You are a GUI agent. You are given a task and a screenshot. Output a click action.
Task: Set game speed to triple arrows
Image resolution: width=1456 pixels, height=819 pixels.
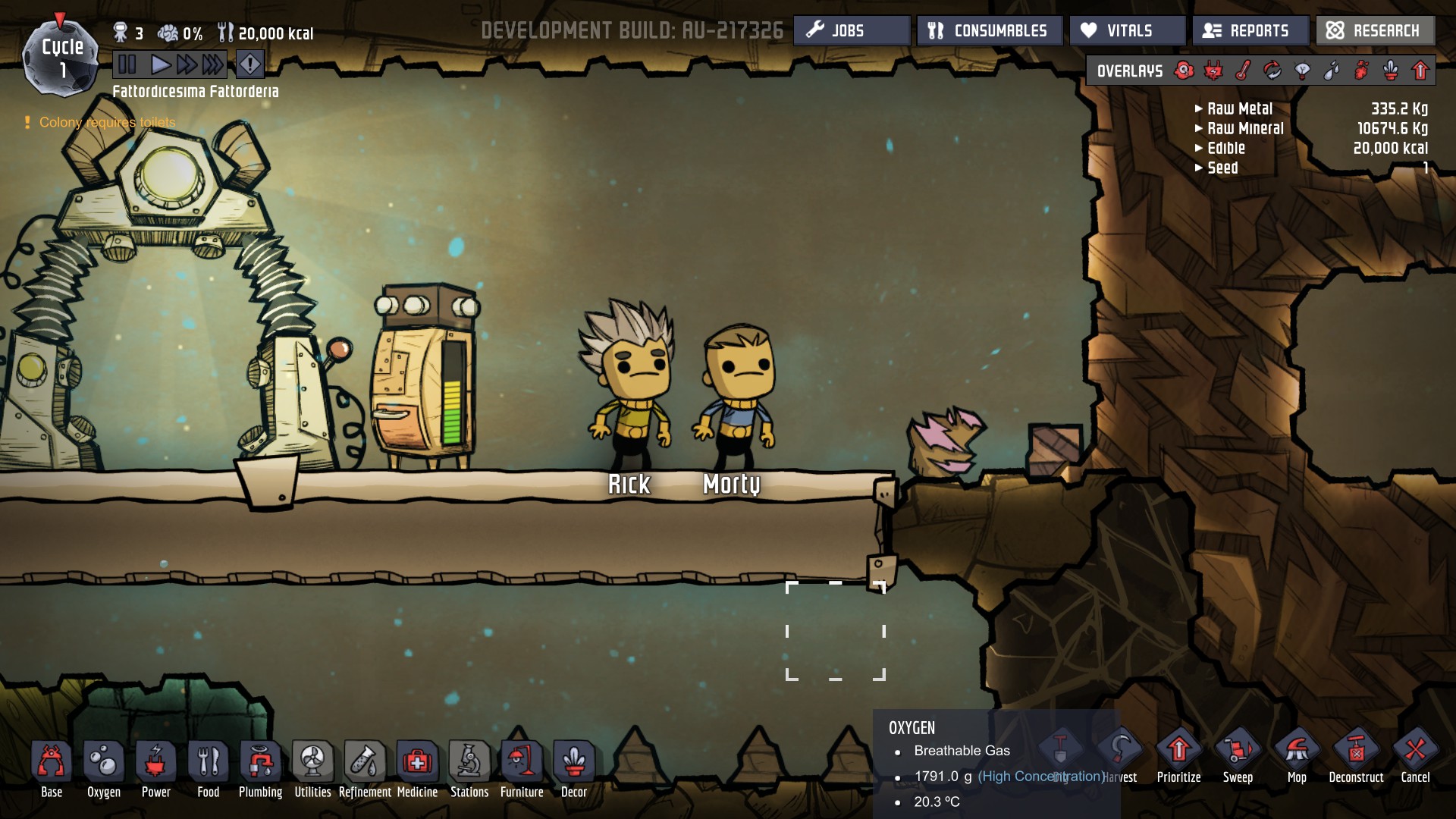point(213,64)
